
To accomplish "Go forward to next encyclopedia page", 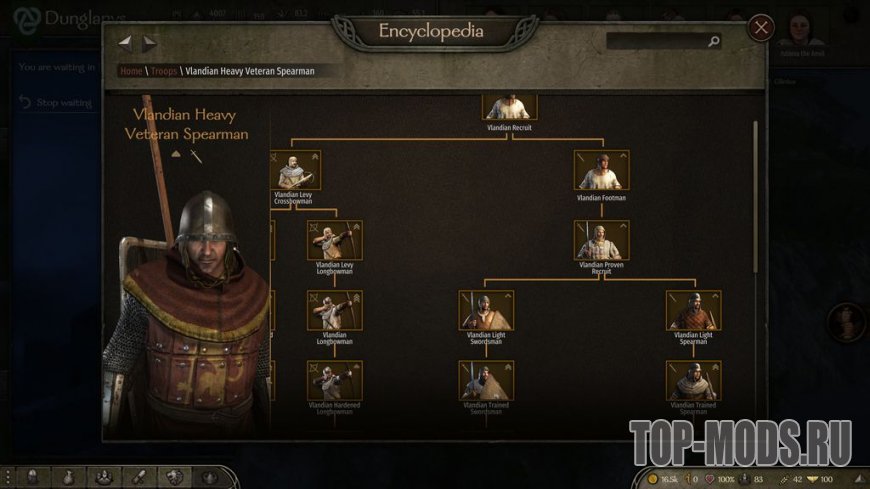I will [x=149, y=43].
